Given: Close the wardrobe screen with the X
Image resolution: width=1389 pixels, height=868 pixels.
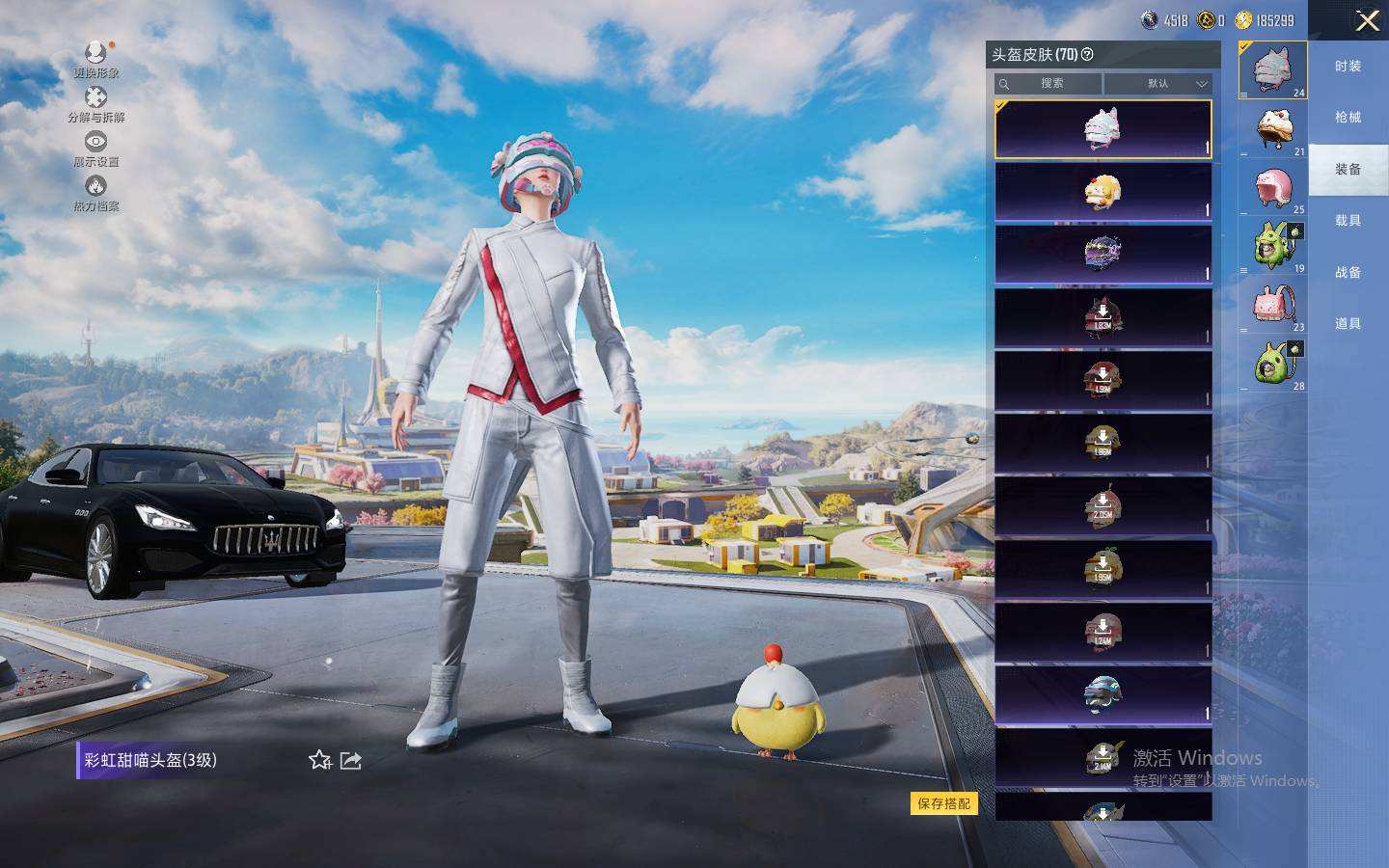Looking at the screenshot, I should click(1367, 21).
